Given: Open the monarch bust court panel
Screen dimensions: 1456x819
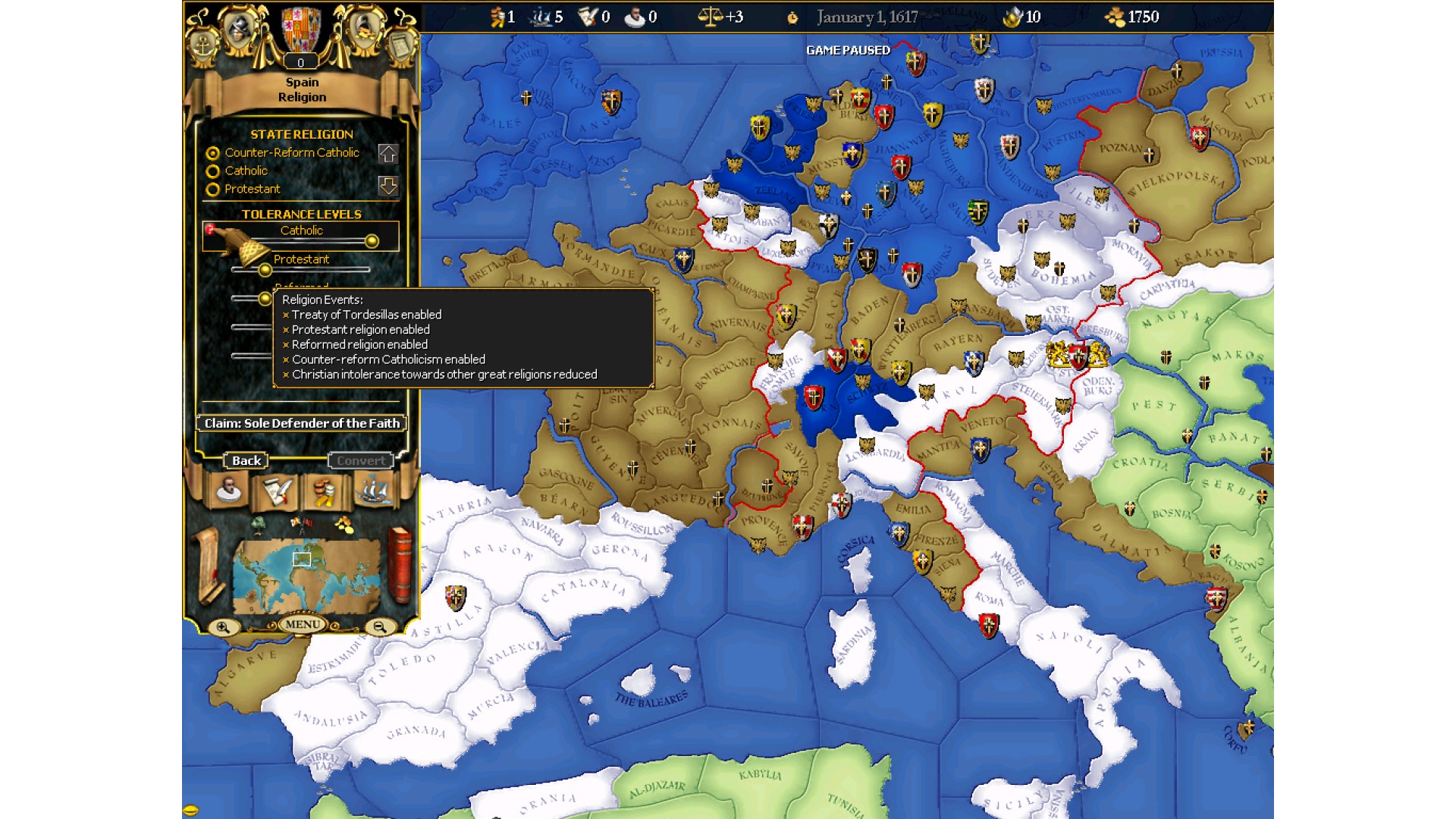Looking at the screenshot, I should (229, 490).
